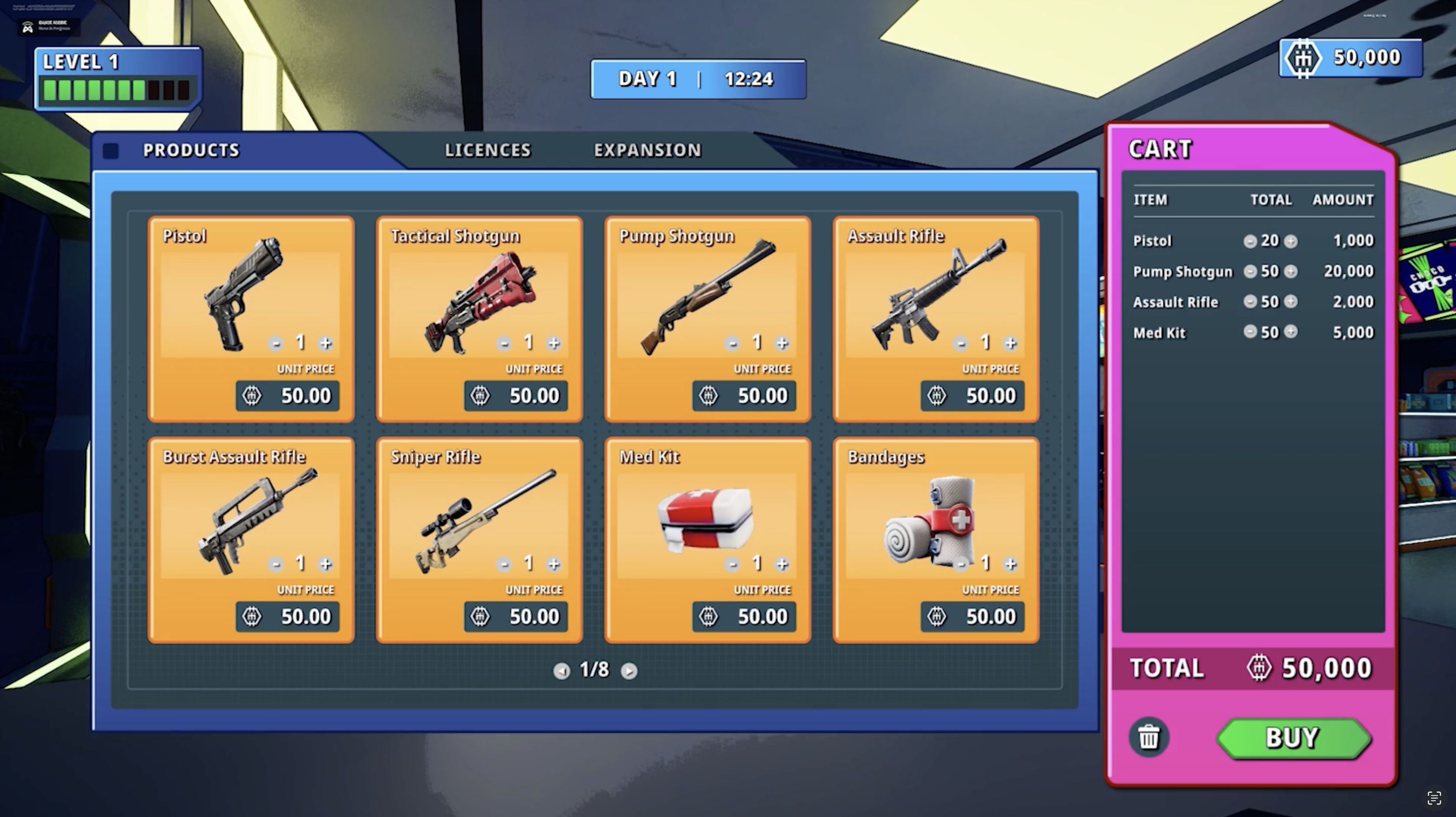This screenshot has width=1456, height=817.
Task: Increase Assault Rifle total in the cart
Action: pos(1290,302)
